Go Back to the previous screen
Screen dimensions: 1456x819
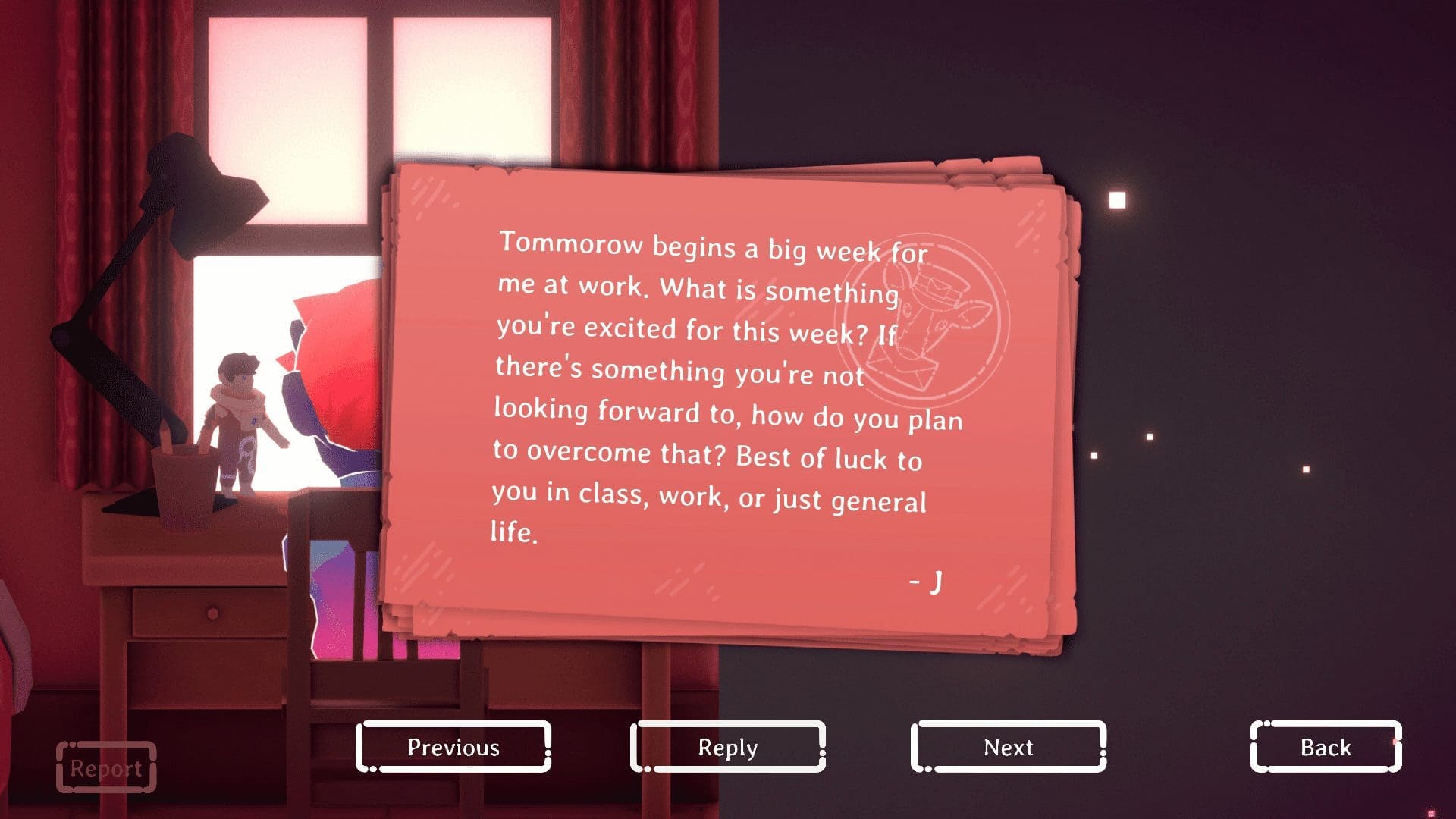coord(1324,748)
